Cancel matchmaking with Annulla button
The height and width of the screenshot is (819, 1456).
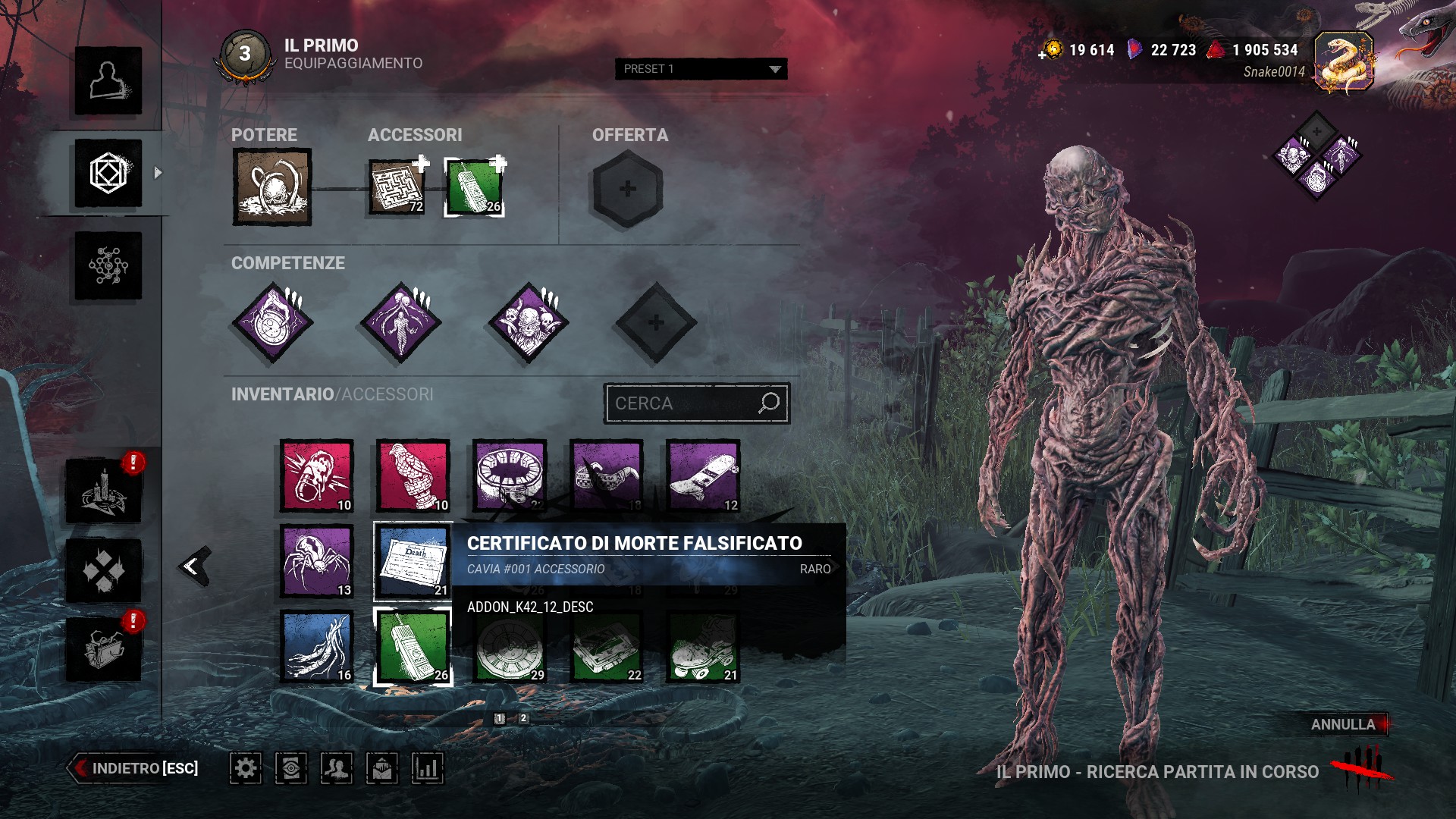tap(1343, 724)
